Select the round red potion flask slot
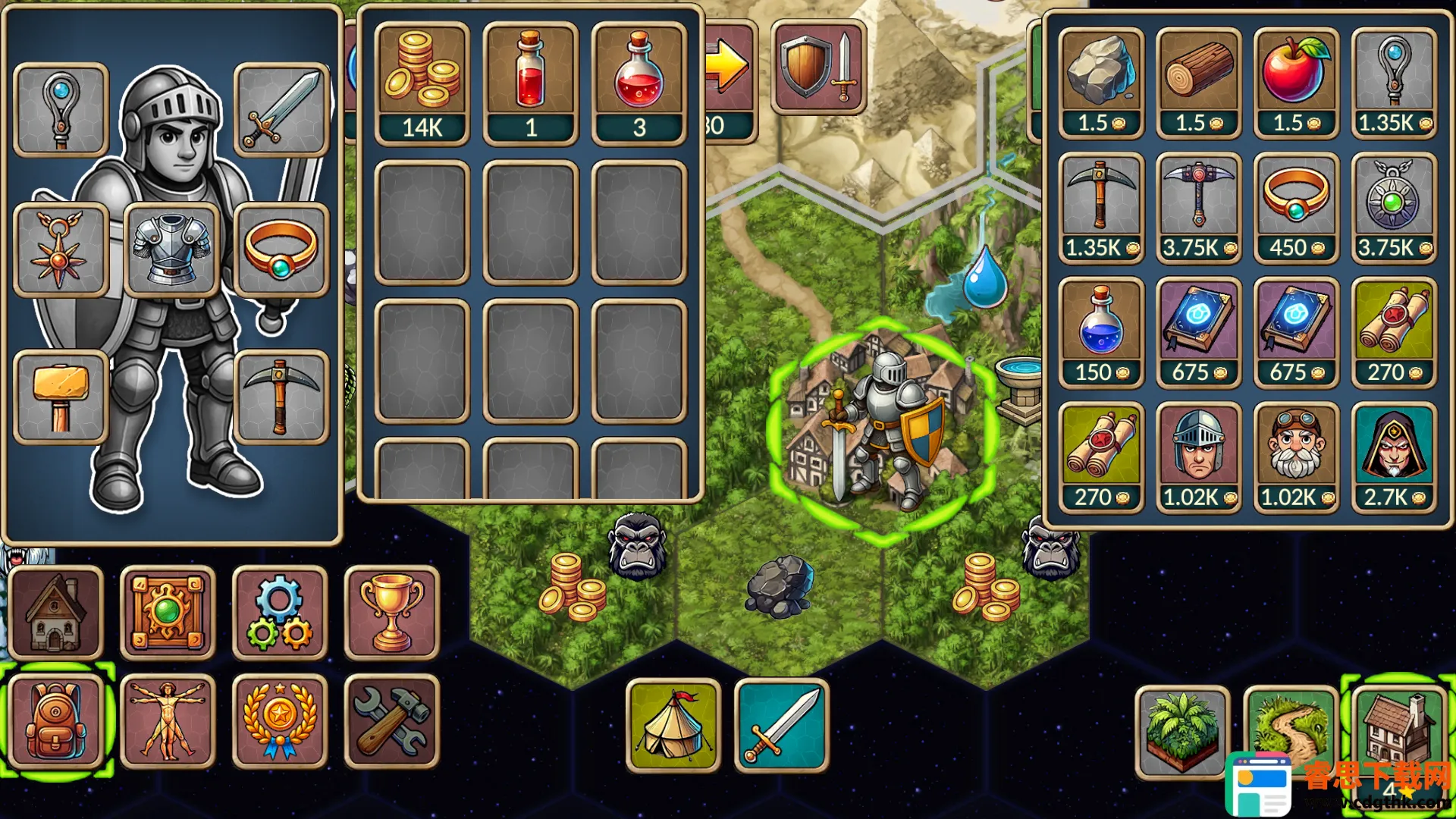The image size is (1456, 819). (x=639, y=83)
